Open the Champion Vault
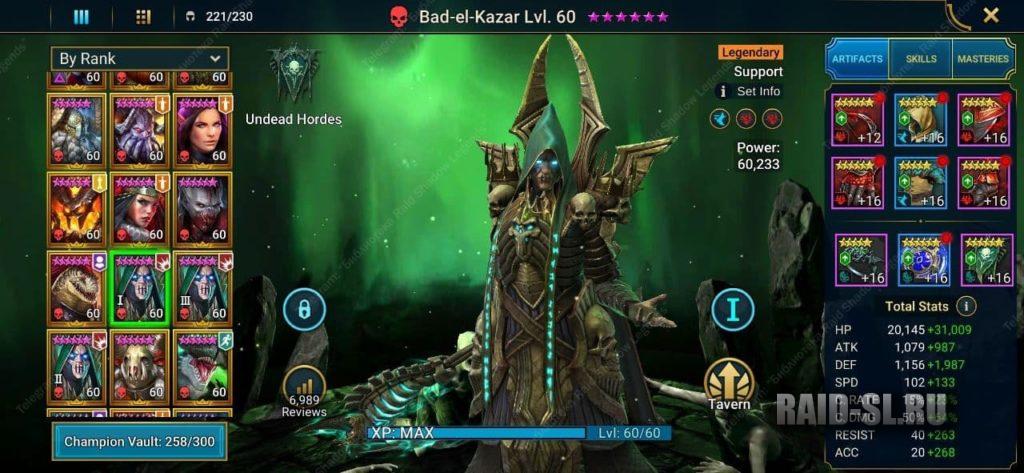Viewport: 1024px width, 473px height. coord(139,441)
